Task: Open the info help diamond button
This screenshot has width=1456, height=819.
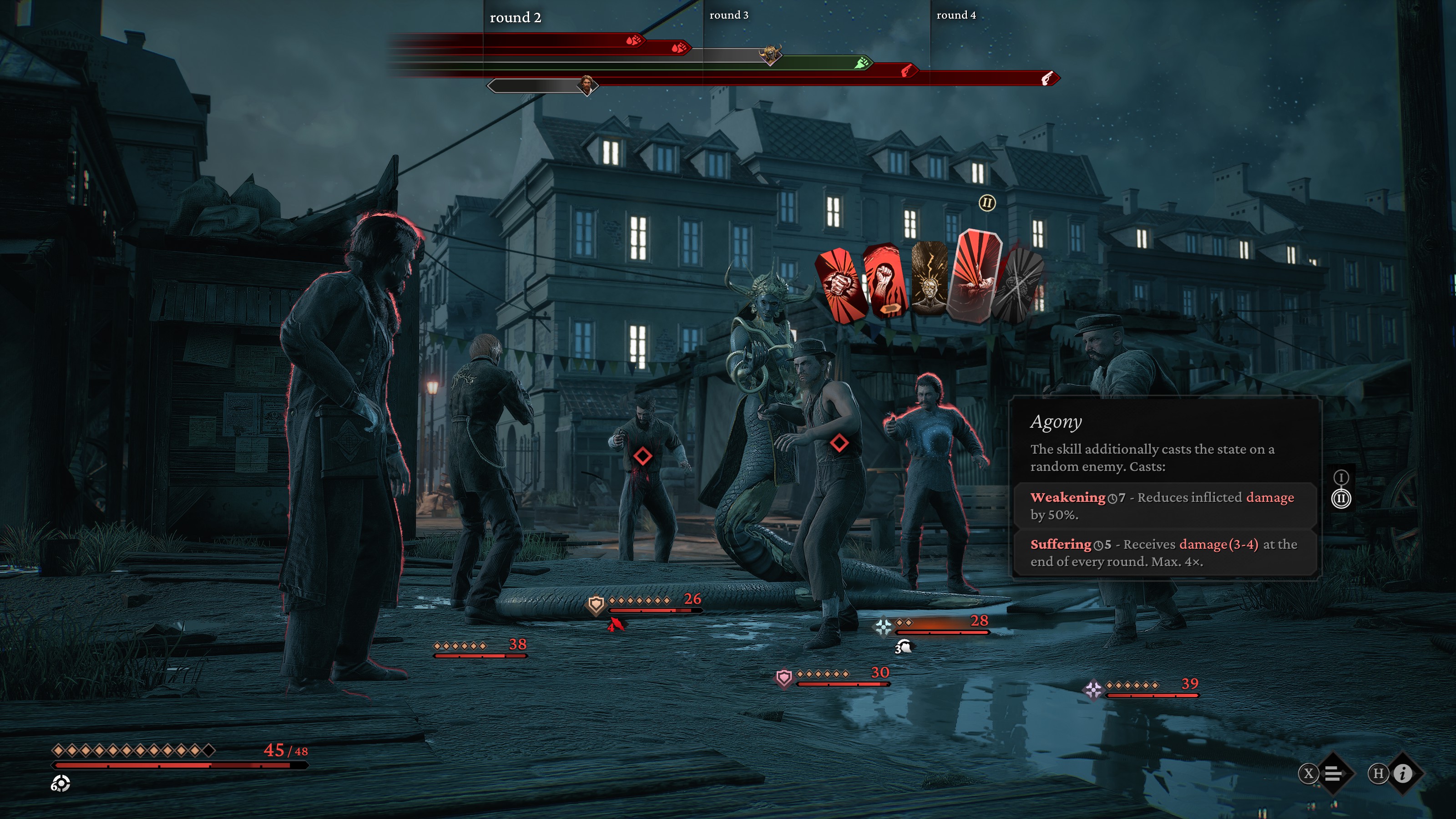Action: (x=1403, y=773)
